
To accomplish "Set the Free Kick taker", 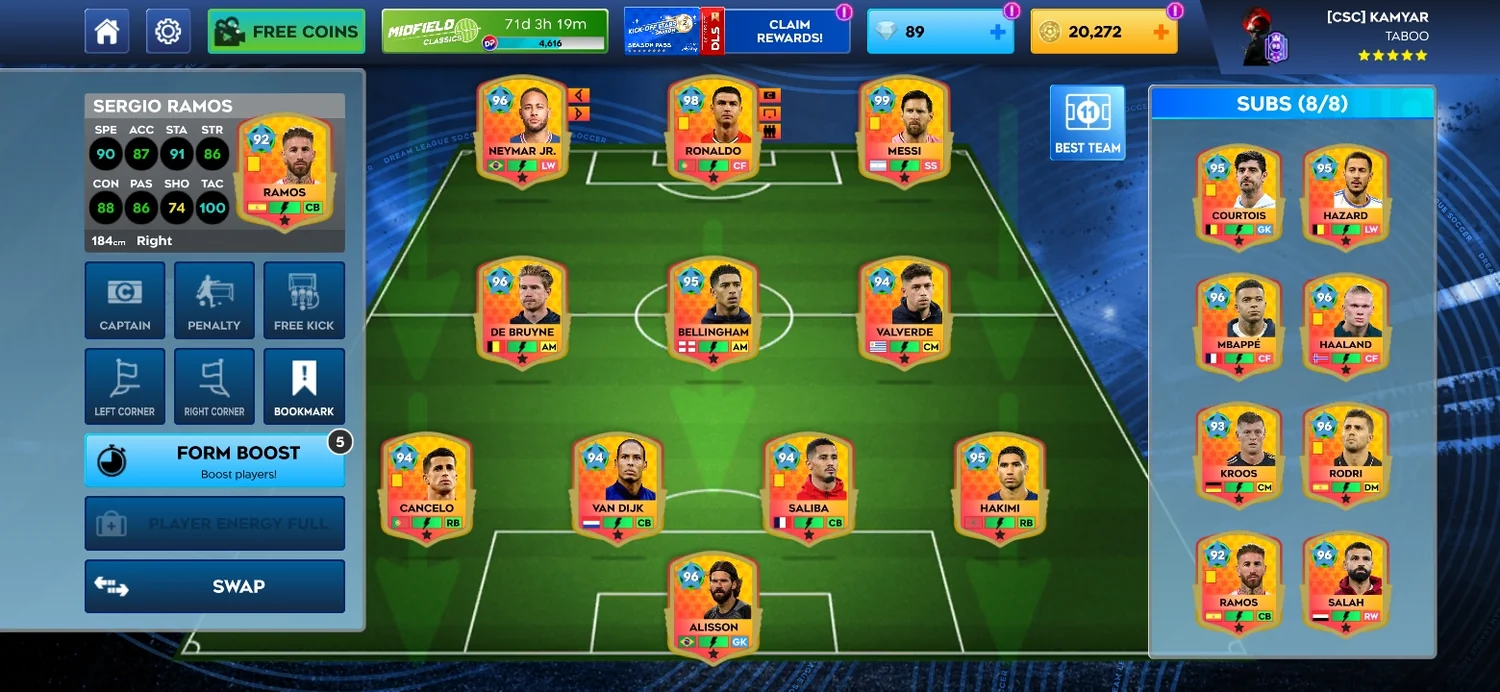I will coord(304,300).
